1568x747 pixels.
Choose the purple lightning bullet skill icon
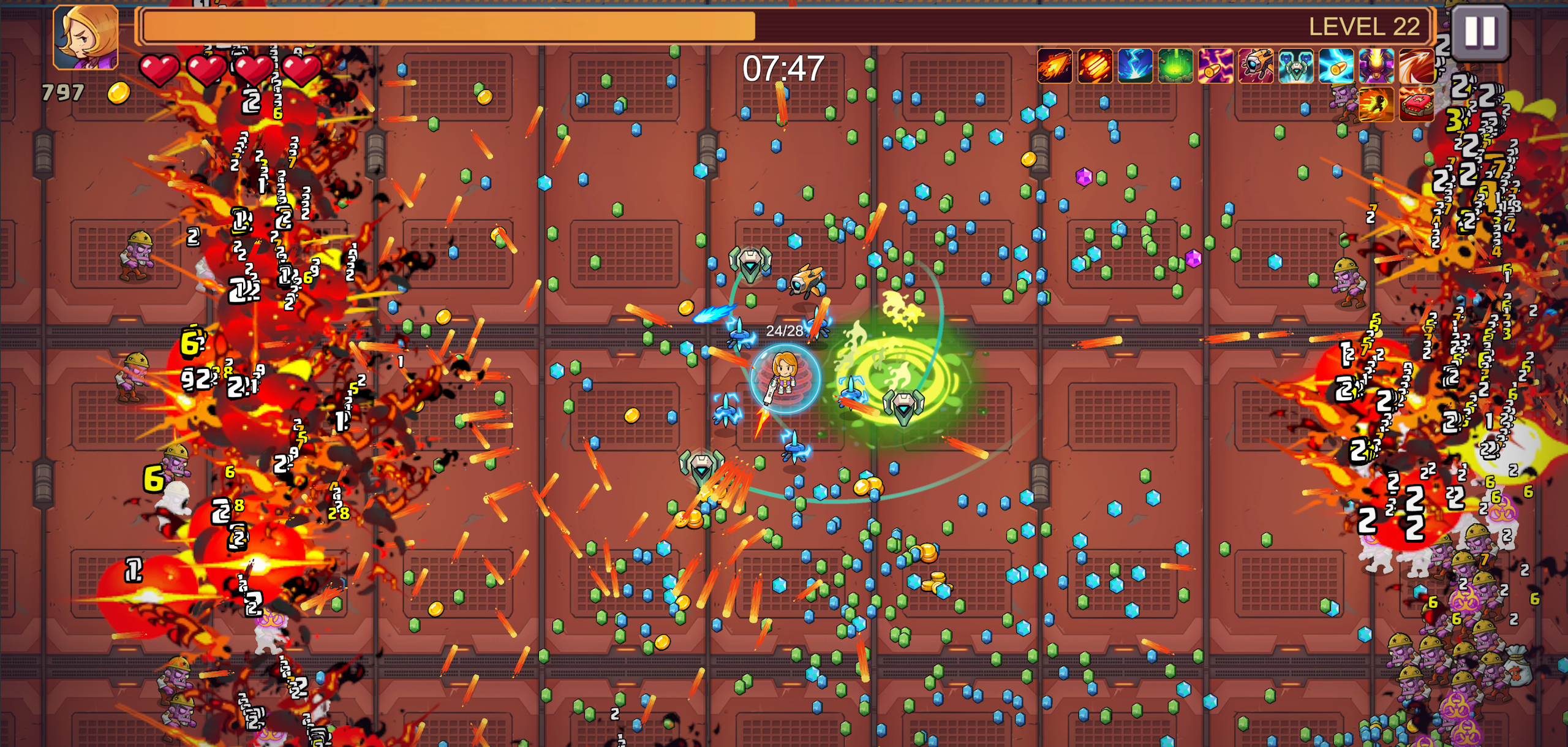click(x=1215, y=66)
